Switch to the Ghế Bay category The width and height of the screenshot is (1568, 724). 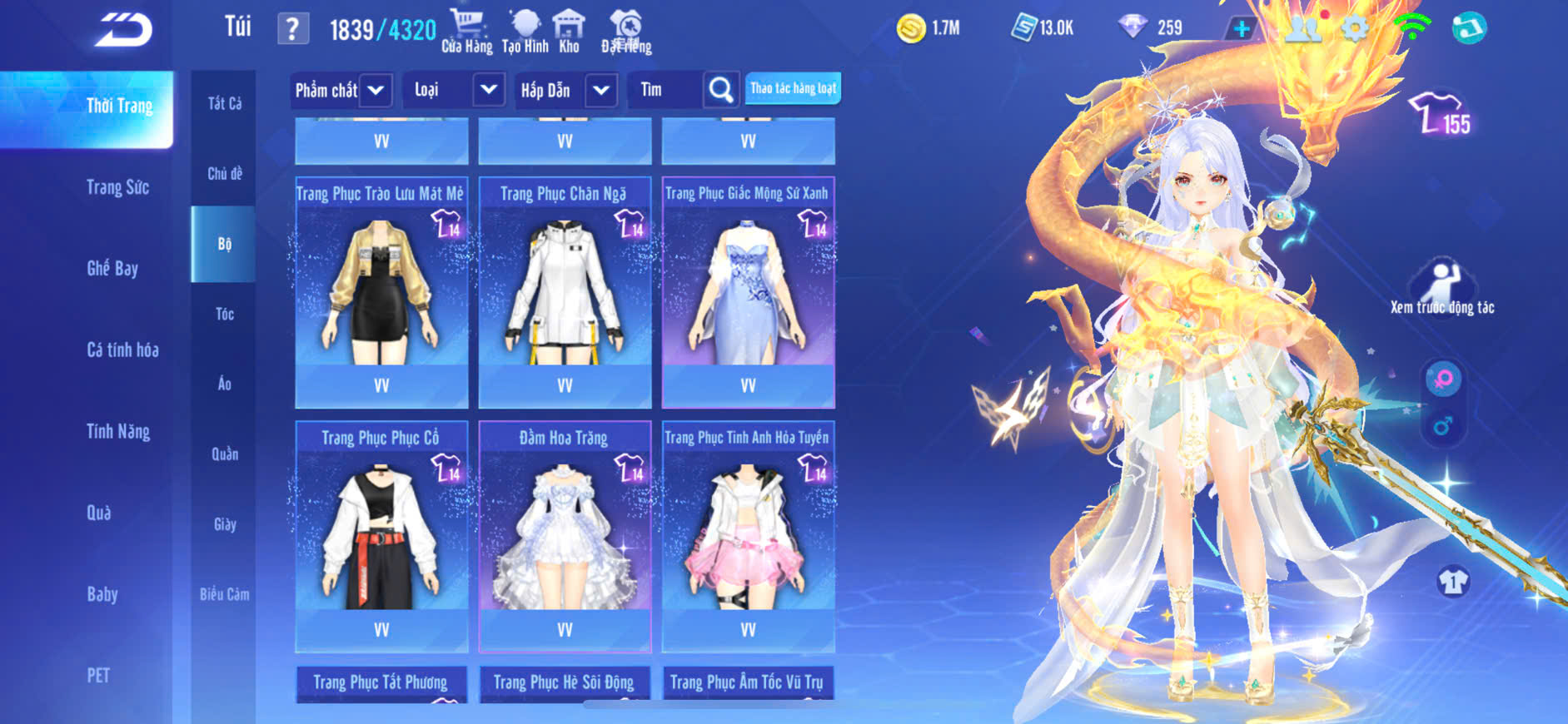coord(112,269)
